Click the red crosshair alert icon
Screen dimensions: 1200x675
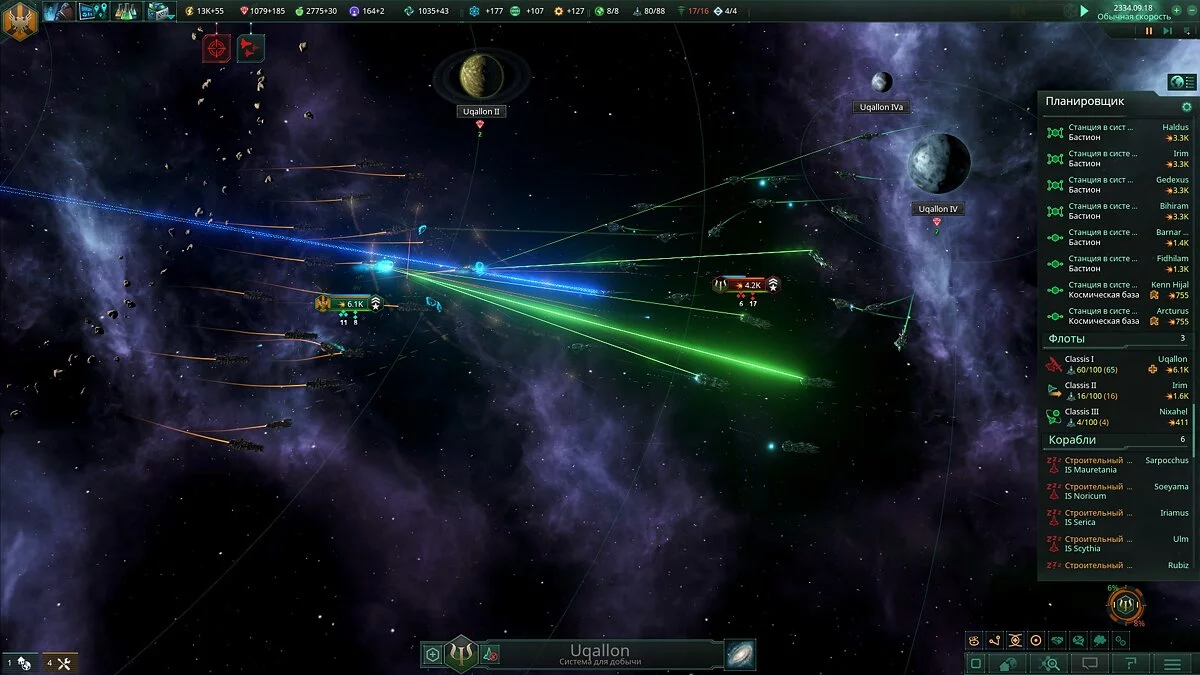click(x=216, y=47)
